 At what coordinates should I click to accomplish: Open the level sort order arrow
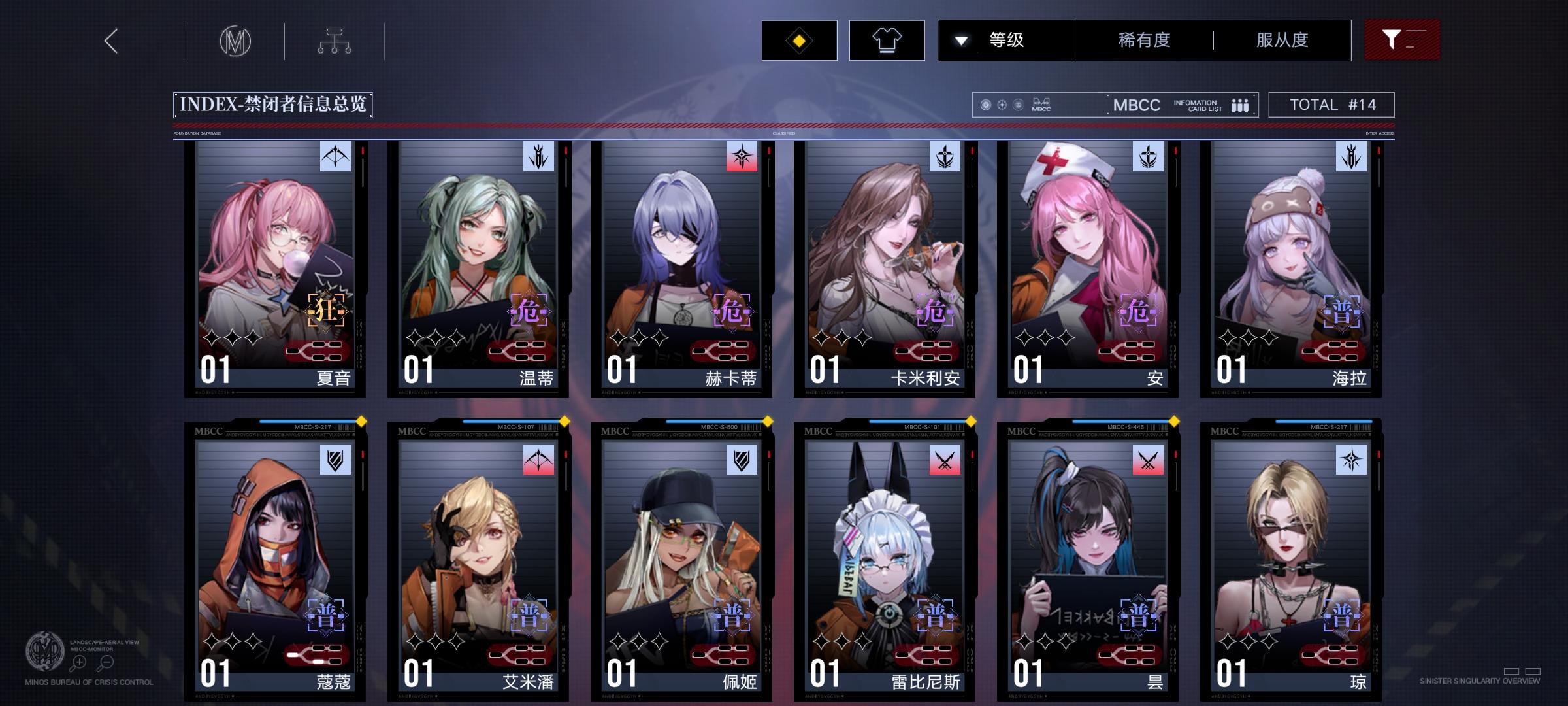[x=960, y=40]
